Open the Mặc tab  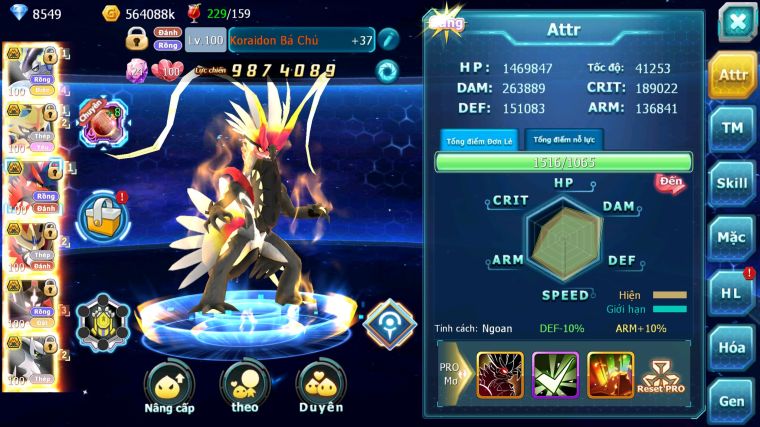pyautogui.click(x=732, y=238)
